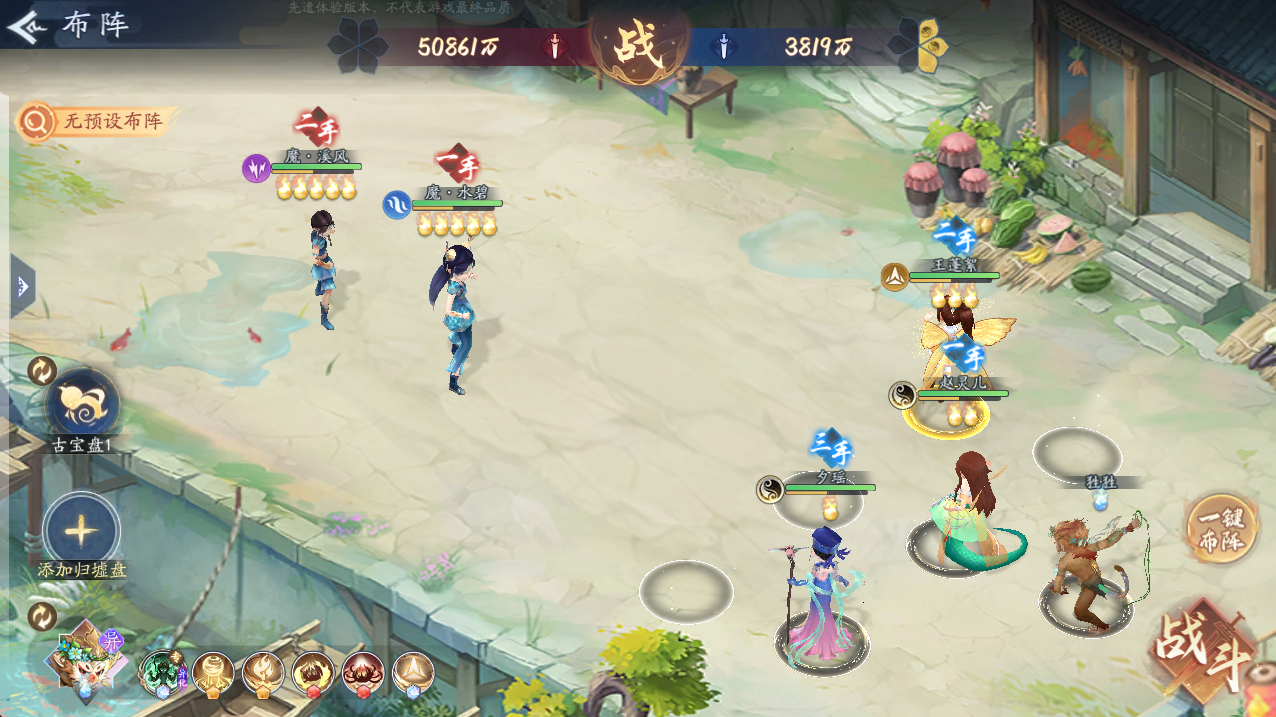Screen dimensions: 1276x717
Task: Expand the left side panel arrow
Action: point(22,287)
